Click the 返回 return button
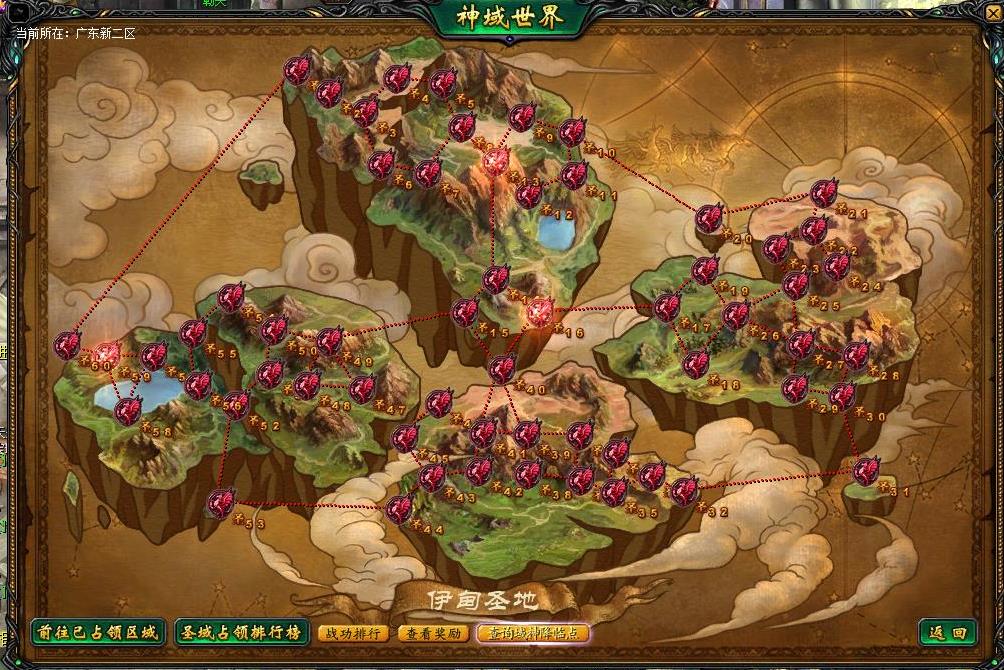 947,633
